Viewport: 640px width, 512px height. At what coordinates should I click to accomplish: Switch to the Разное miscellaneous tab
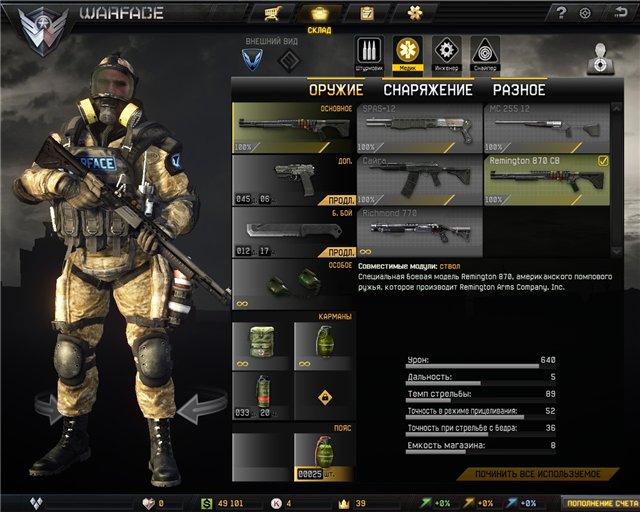coord(518,90)
